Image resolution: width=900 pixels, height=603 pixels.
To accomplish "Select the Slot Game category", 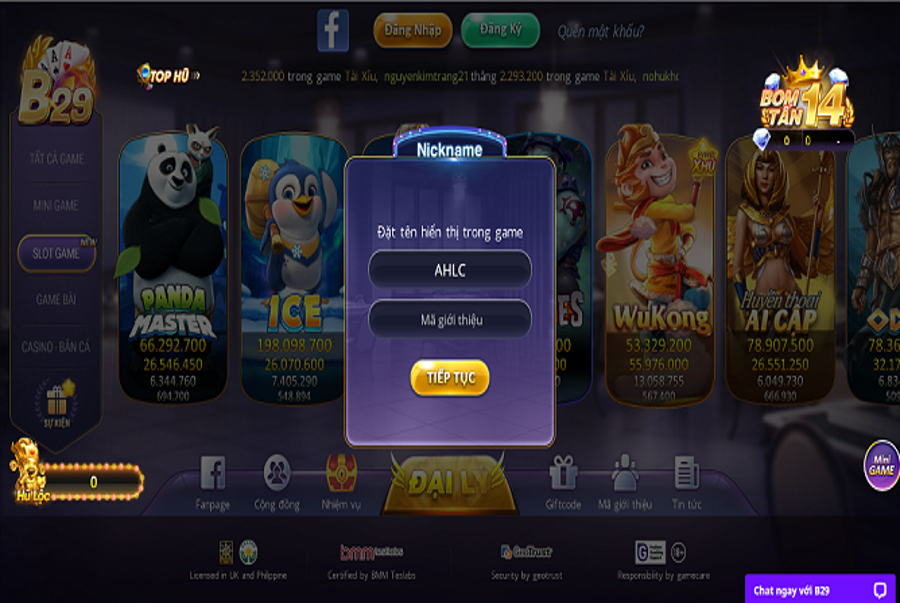I will pos(56,253).
